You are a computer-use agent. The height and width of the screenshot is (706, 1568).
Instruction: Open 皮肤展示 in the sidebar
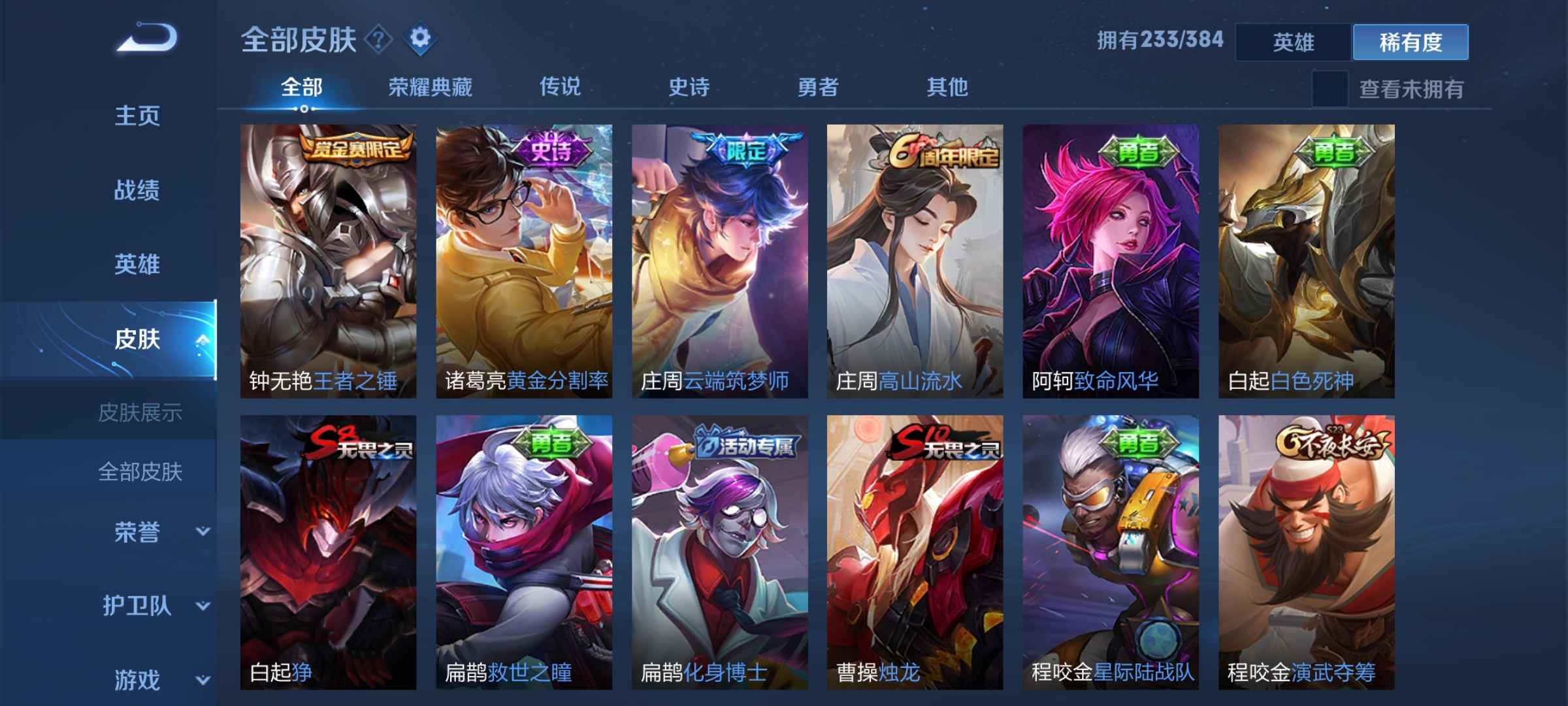click(140, 412)
